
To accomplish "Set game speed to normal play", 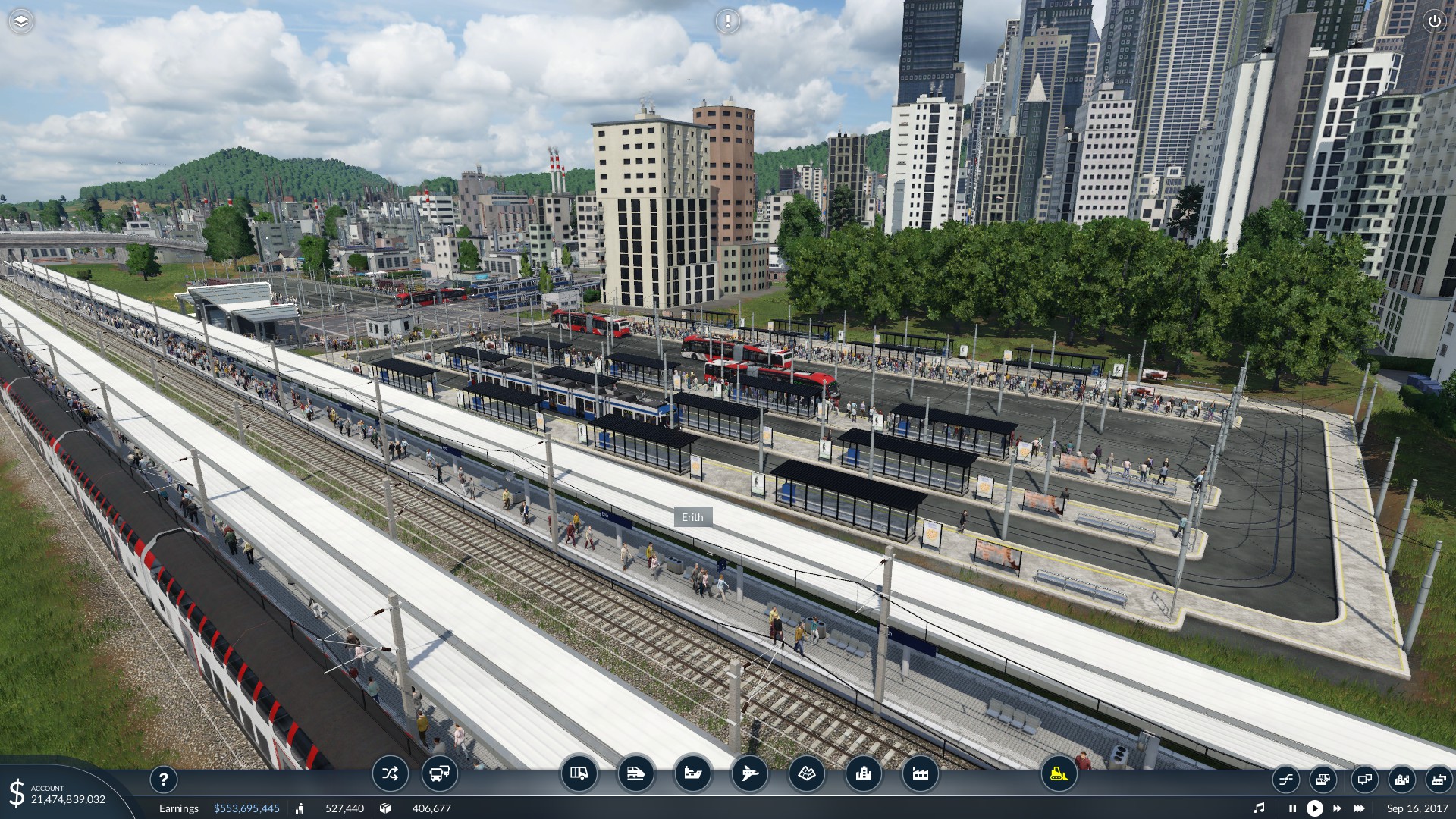I will 1314,808.
